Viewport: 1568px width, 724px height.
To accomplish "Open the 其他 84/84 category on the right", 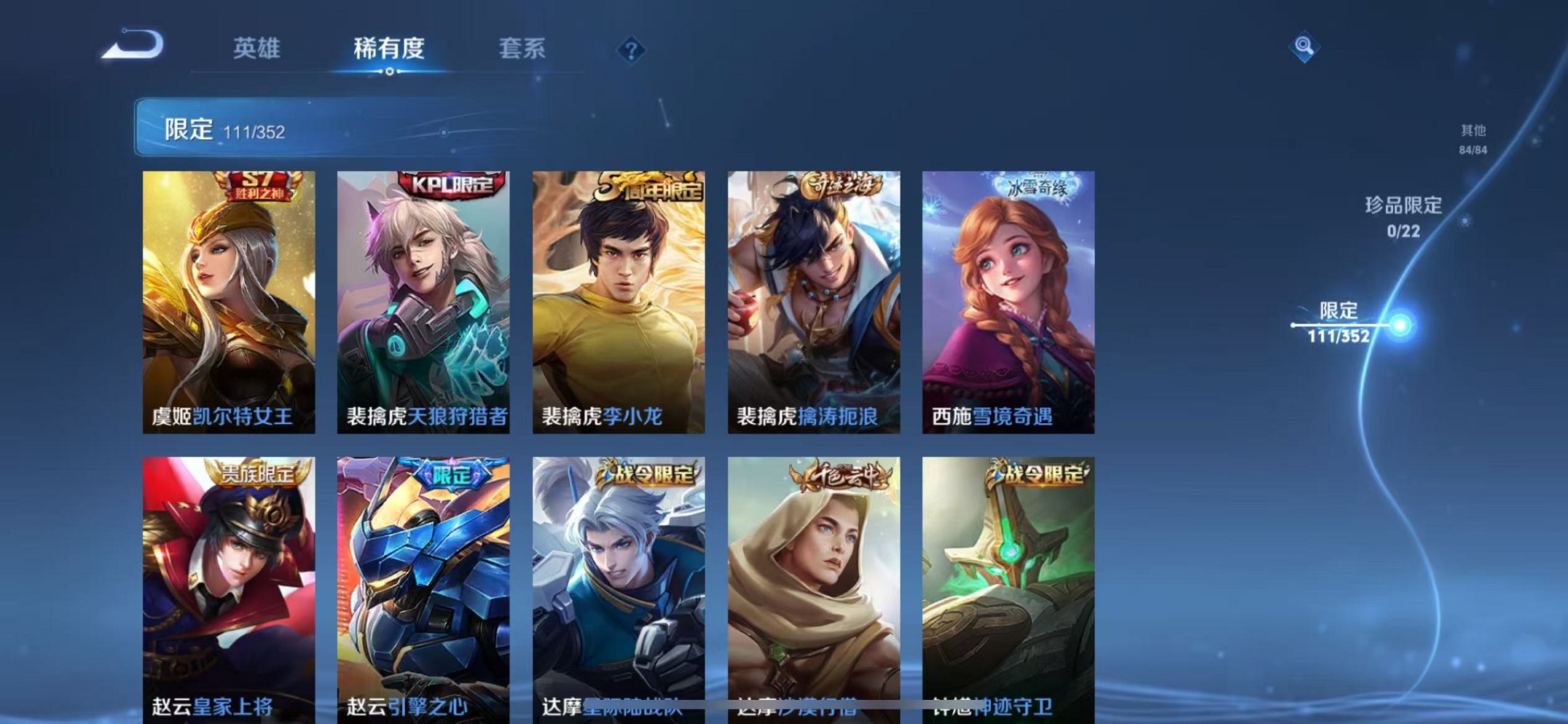I will (x=1472, y=138).
